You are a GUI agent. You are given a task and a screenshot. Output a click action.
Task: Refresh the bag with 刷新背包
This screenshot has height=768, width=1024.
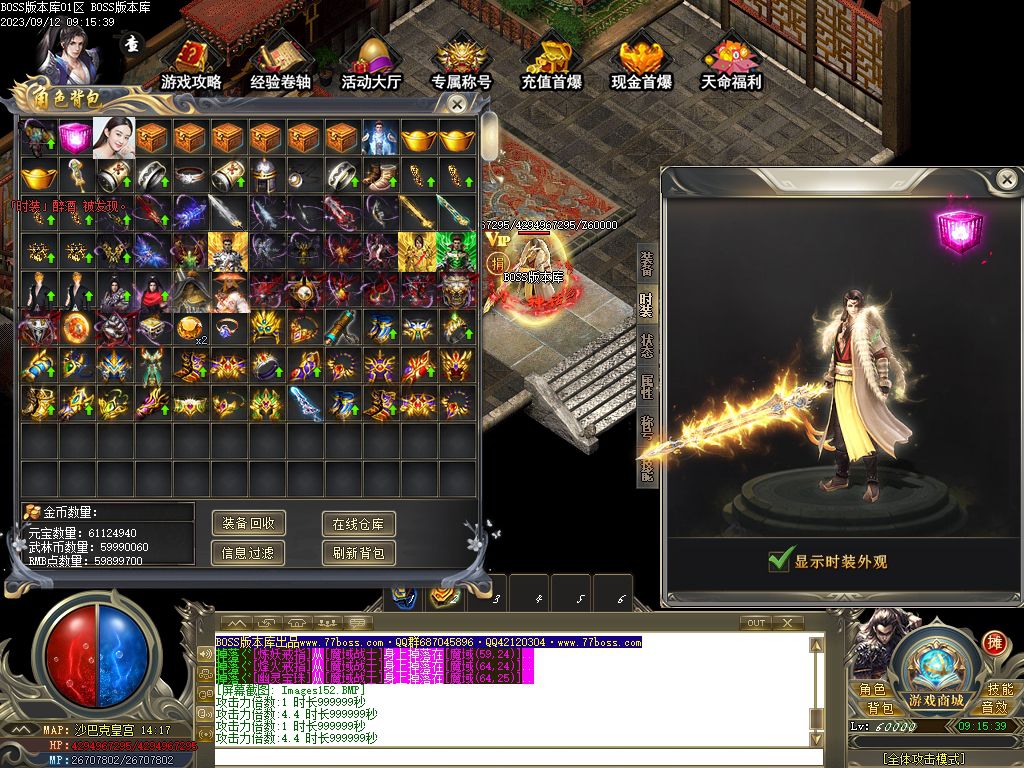pyautogui.click(x=359, y=552)
